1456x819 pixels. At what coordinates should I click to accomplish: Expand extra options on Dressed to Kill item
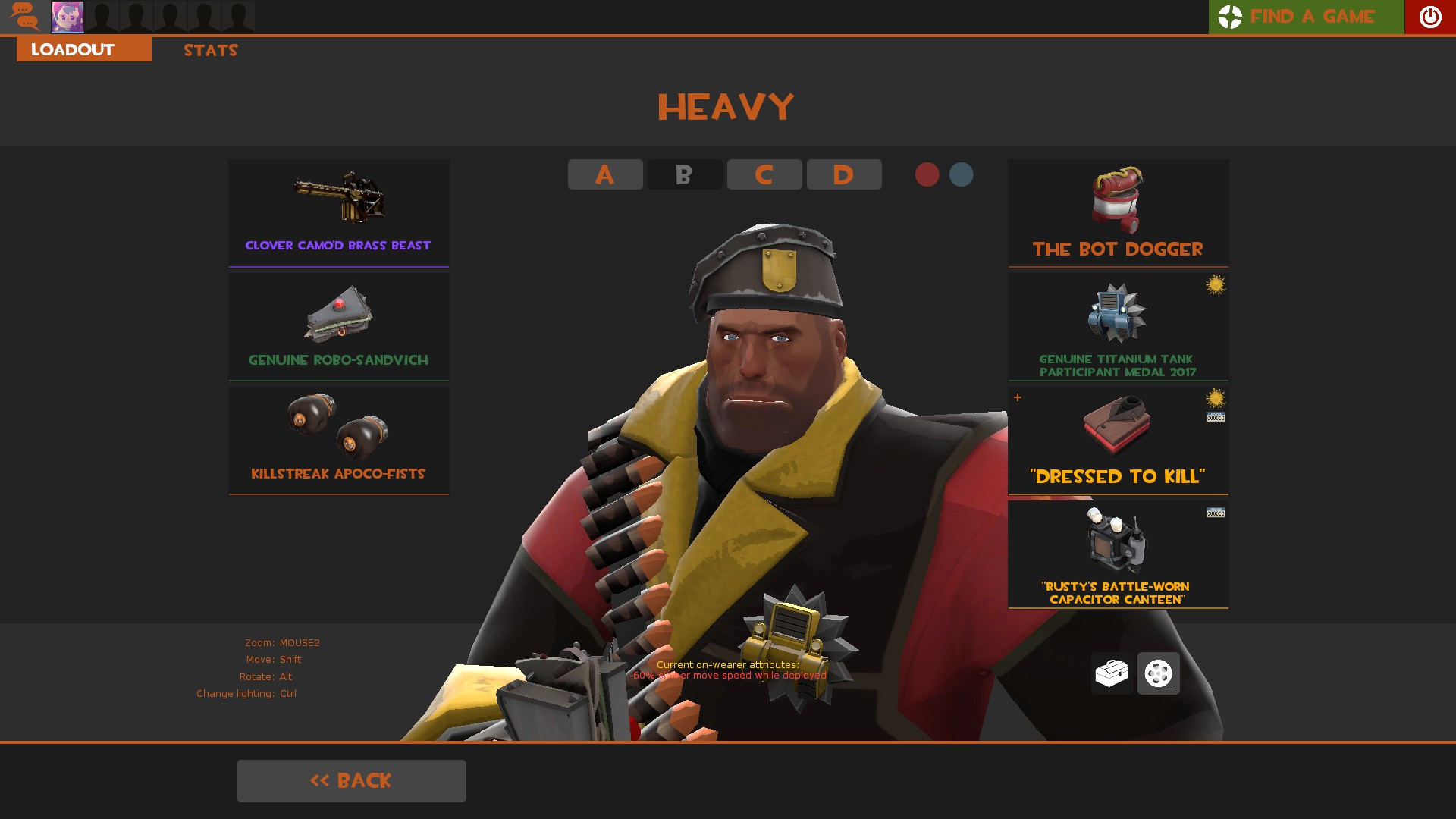coord(1017,396)
